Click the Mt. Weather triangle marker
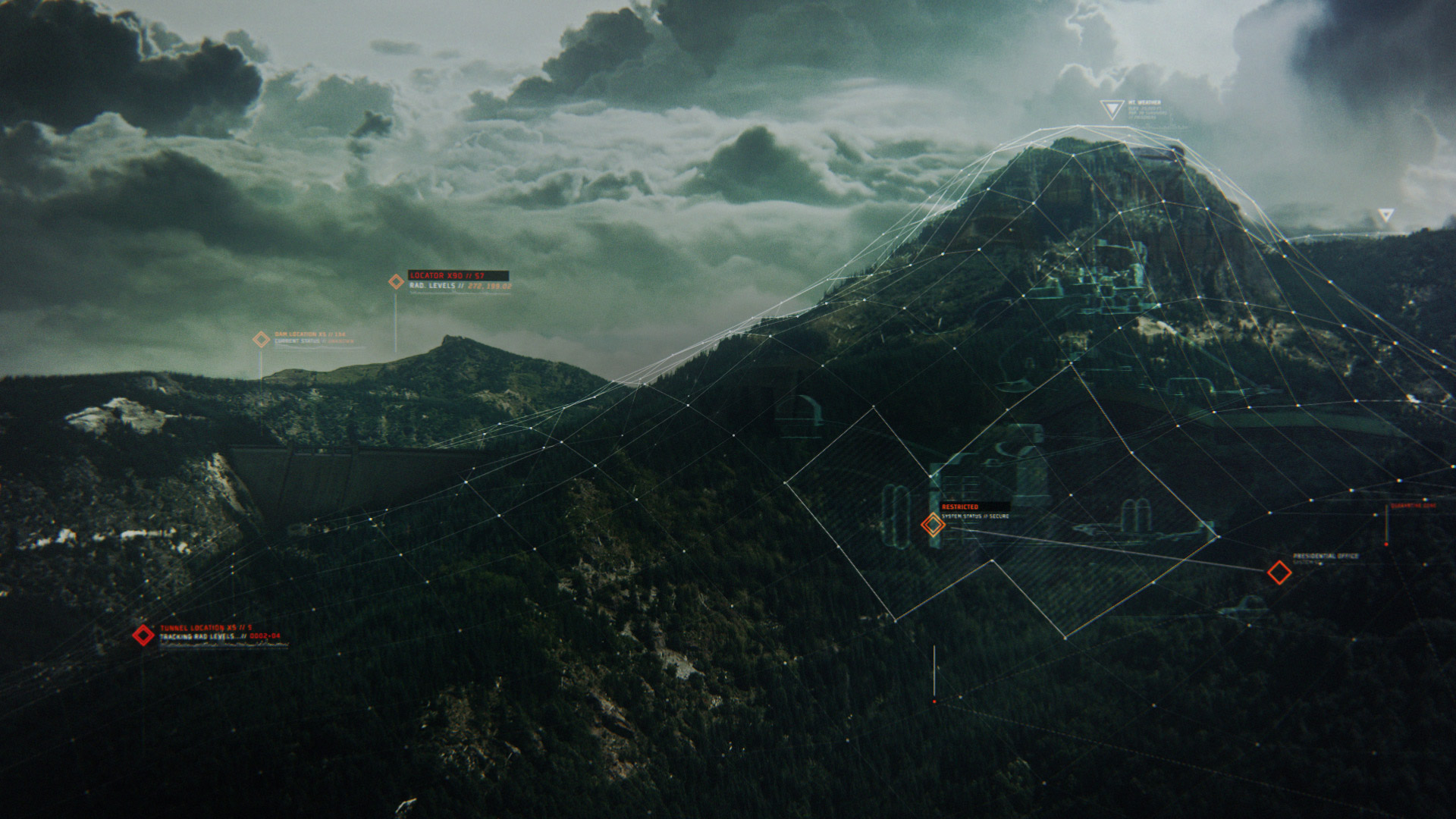The image size is (1456, 819). (1112, 111)
